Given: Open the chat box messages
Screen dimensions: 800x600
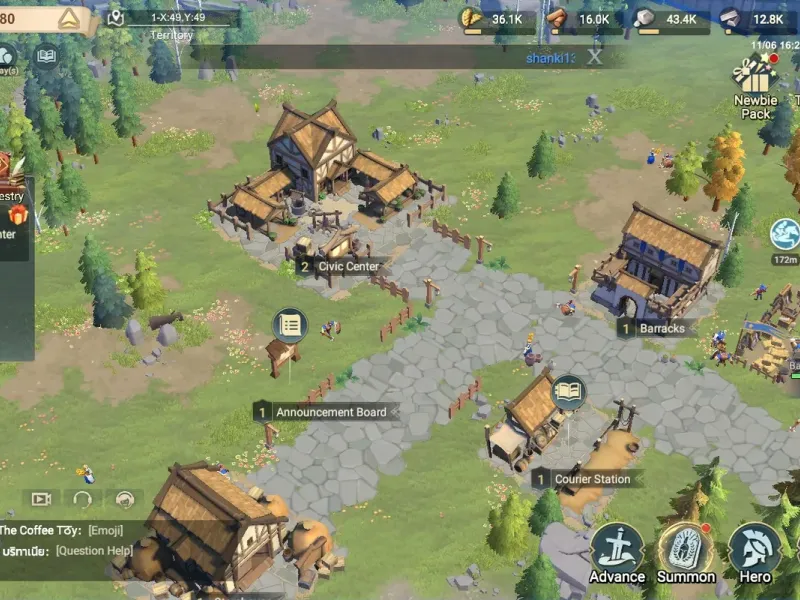Looking at the screenshot, I should coord(70,540).
